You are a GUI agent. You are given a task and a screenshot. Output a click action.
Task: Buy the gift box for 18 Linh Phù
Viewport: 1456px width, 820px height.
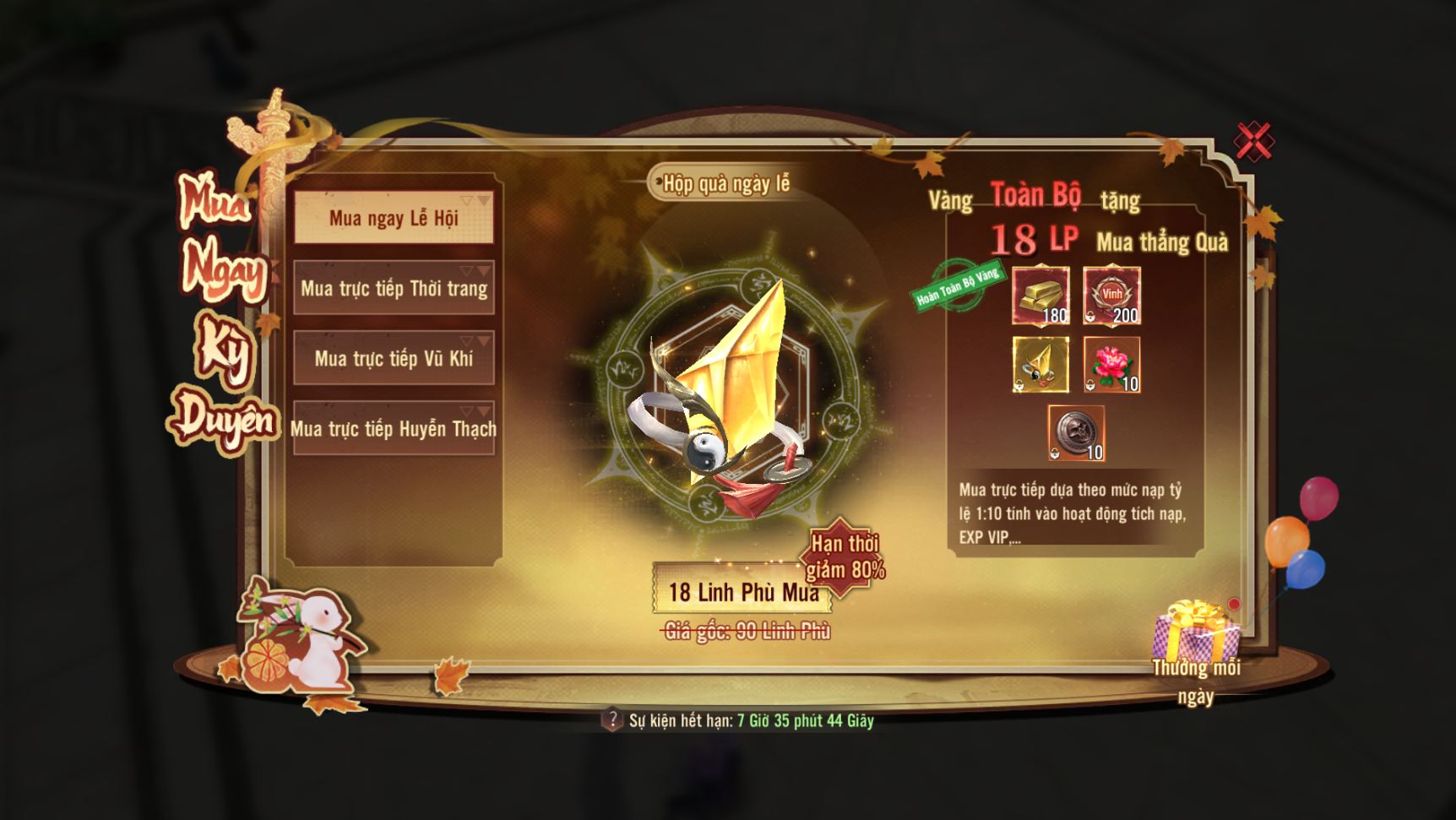coord(742,591)
